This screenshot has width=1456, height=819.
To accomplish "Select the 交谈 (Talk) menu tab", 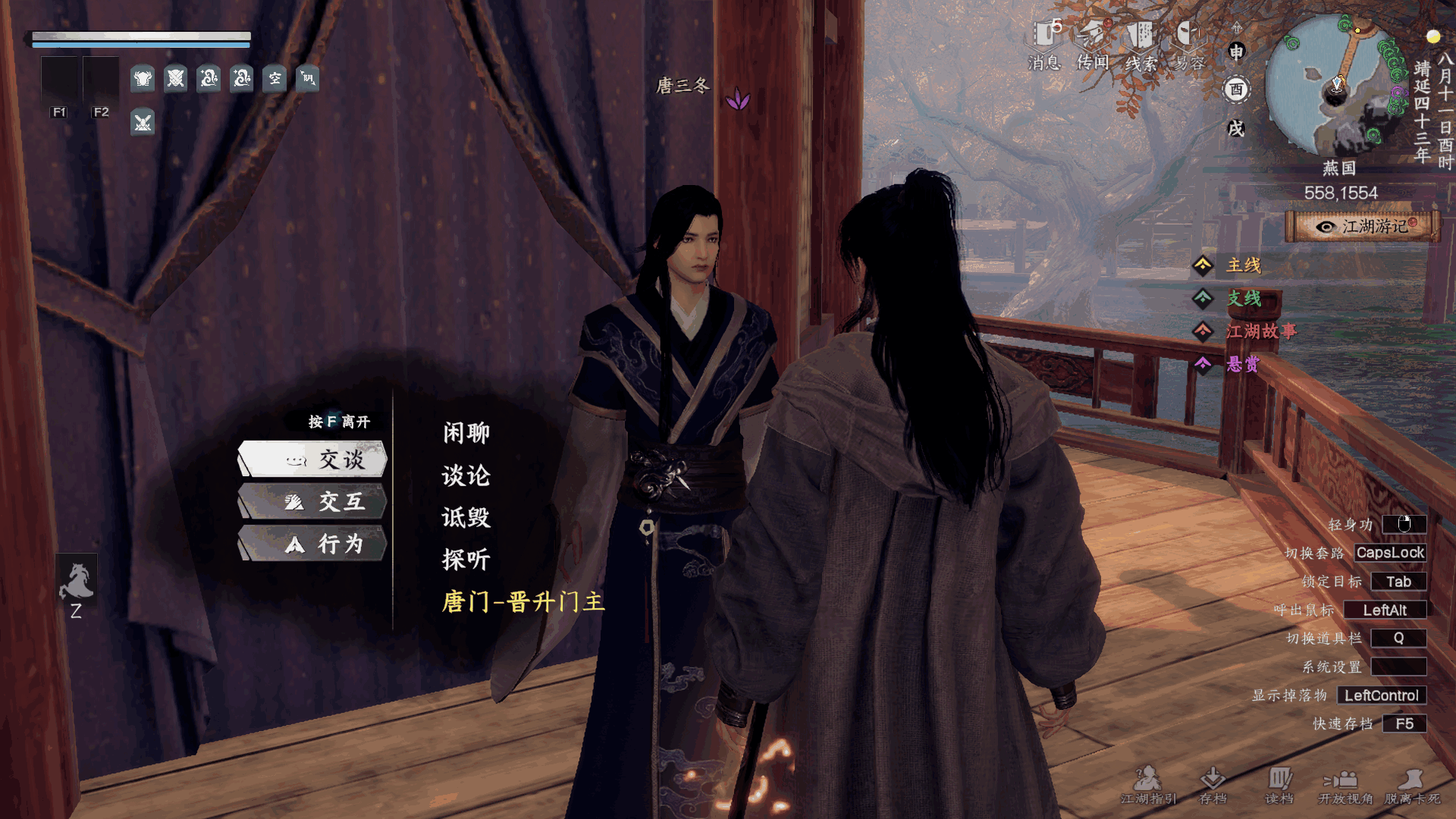I will point(313,460).
